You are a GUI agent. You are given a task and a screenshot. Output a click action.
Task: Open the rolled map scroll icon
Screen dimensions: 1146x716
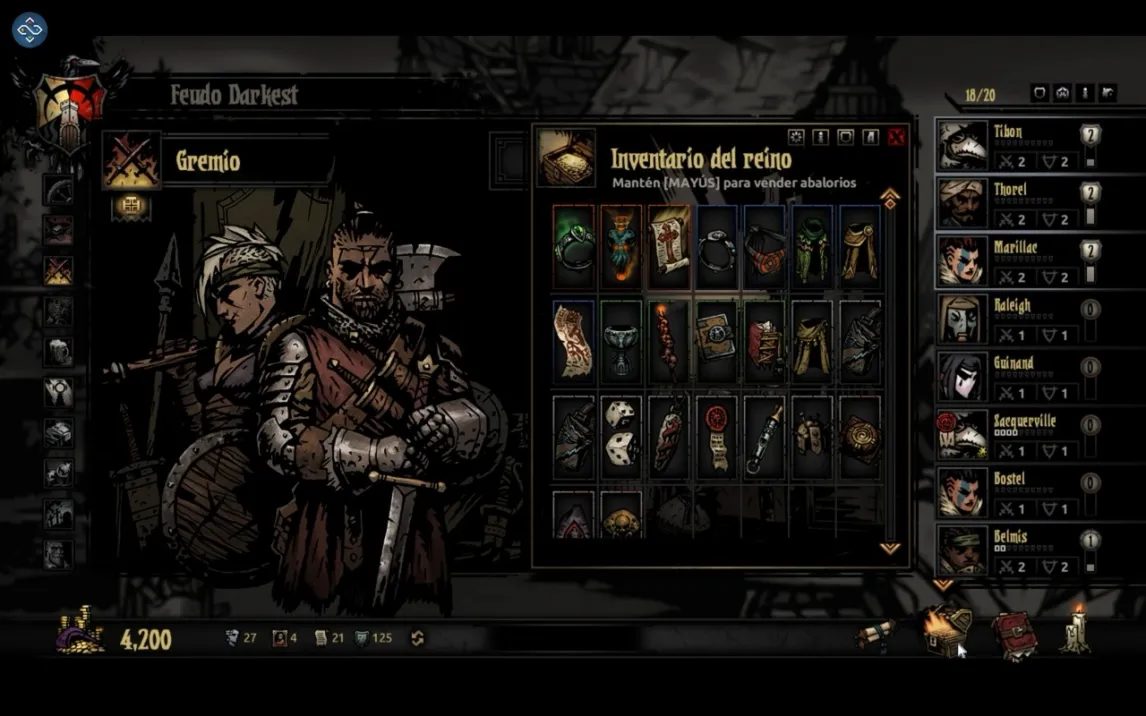[x=876, y=635]
